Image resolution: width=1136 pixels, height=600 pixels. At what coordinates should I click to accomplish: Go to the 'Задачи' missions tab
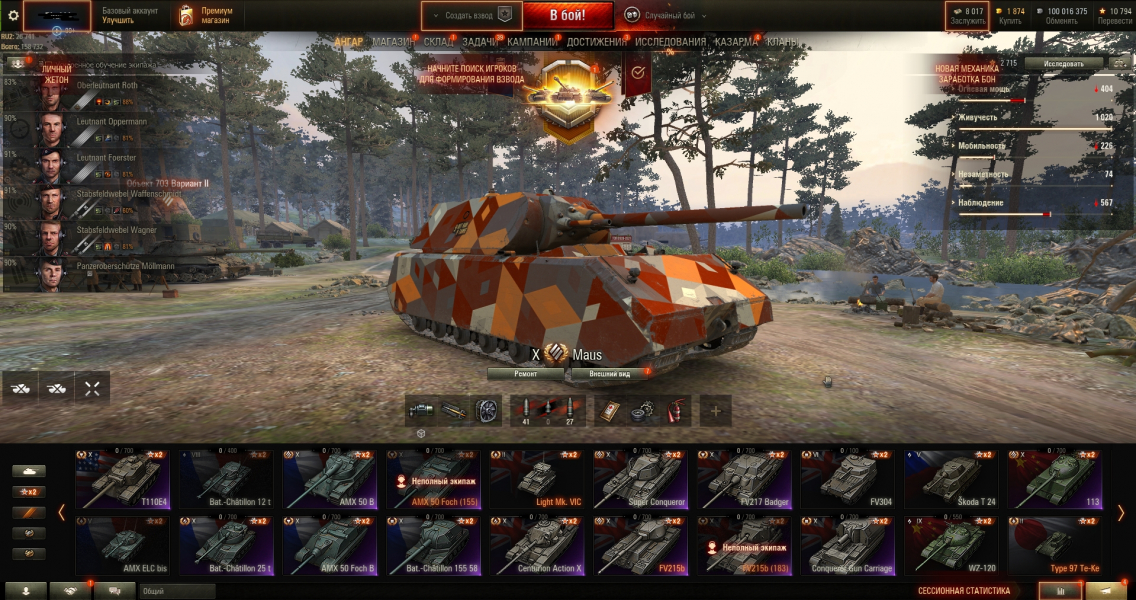pos(480,42)
